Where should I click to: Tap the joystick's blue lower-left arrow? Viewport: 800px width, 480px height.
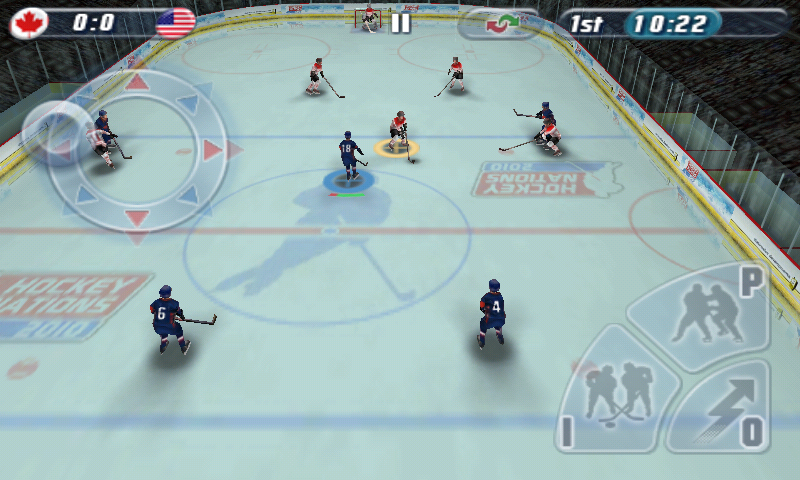[x=86, y=195]
